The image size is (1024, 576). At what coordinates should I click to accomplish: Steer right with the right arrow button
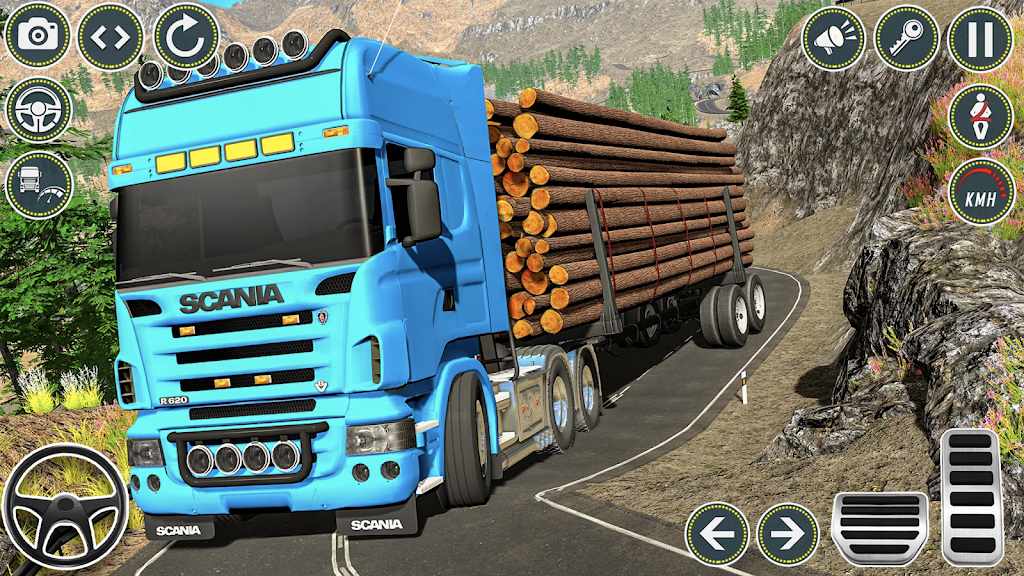coord(787,534)
